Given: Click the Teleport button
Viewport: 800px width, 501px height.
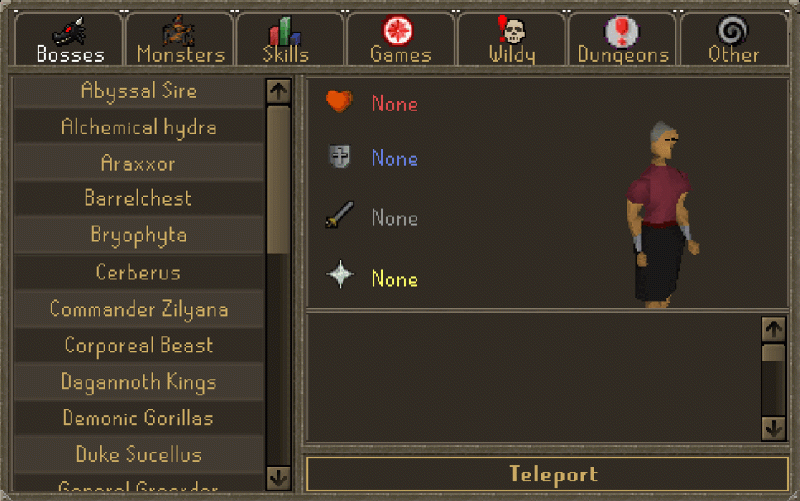Looking at the screenshot, I should (552, 474).
